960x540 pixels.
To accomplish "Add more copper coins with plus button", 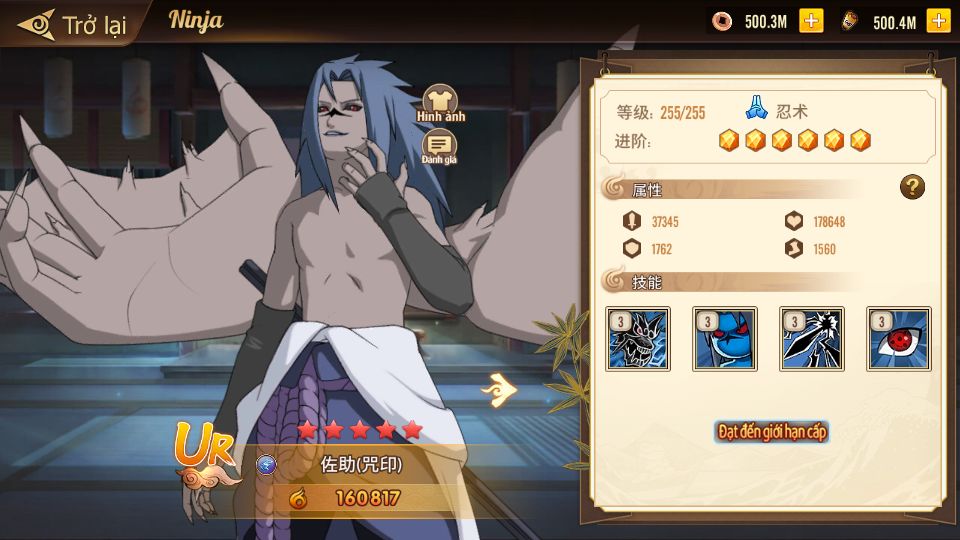I will (811, 21).
